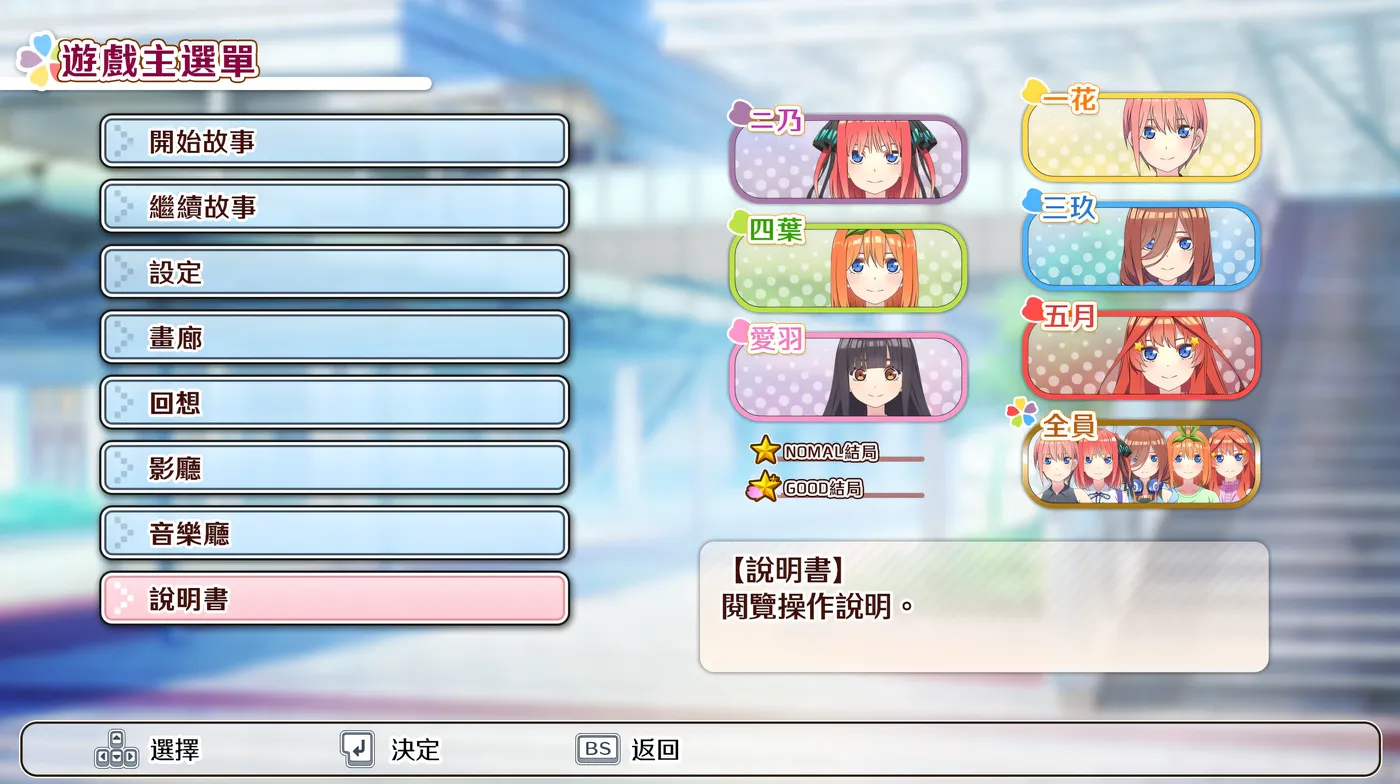Select the highlighted 說明書 option
The height and width of the screenshot is (784, 1400).
click(333, 597)
